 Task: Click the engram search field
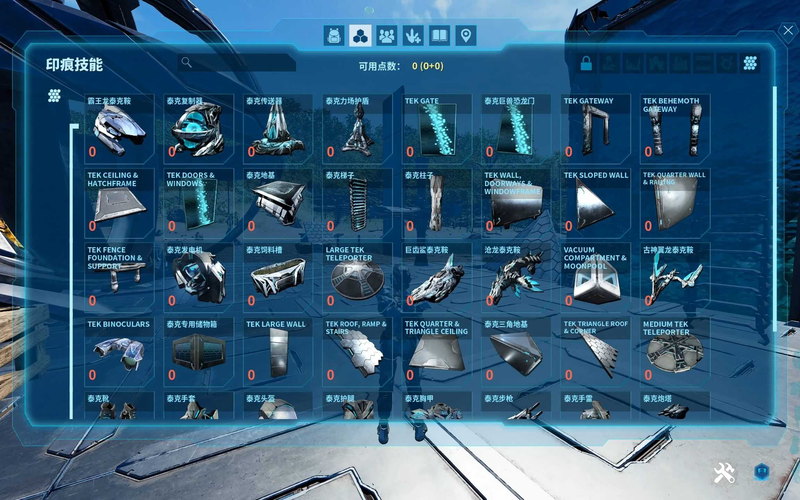click(x=240, y=63)
